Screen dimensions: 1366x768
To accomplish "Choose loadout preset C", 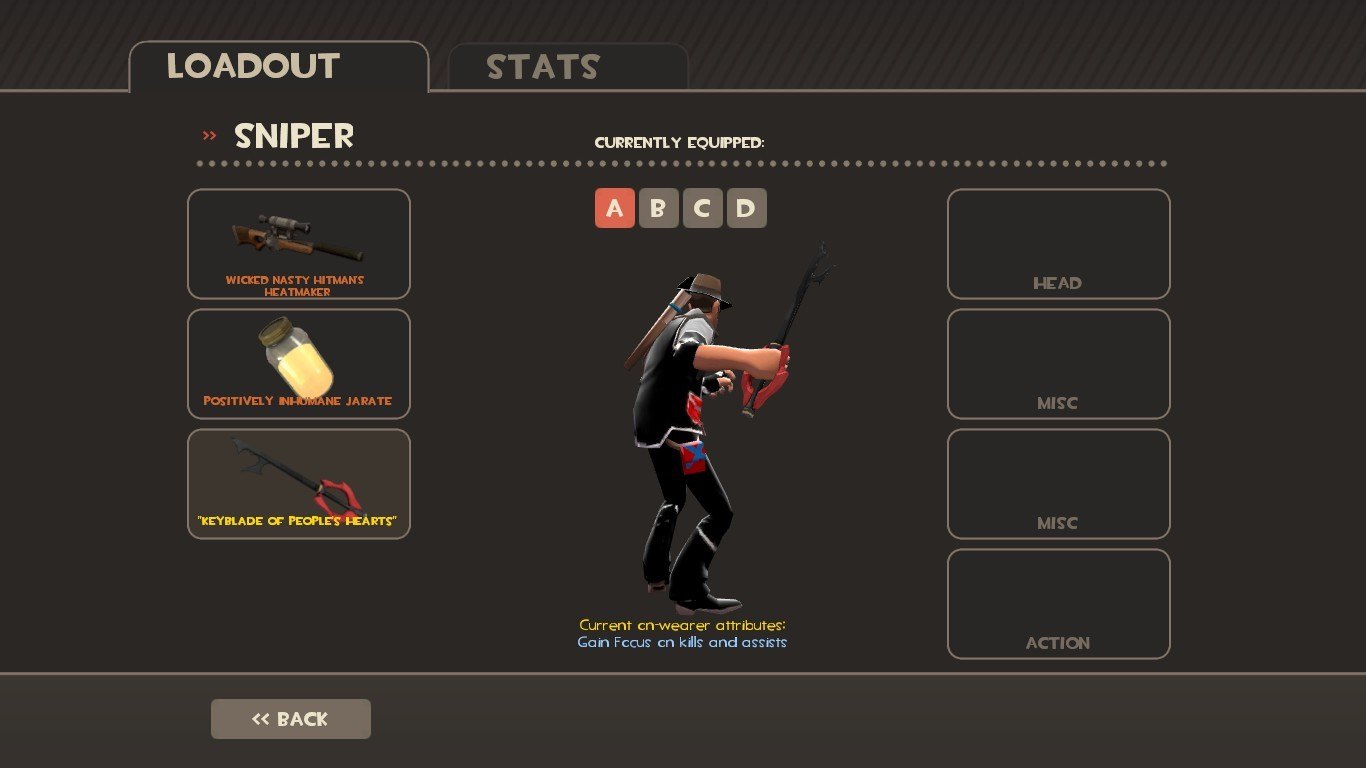I will coord(703,208).
